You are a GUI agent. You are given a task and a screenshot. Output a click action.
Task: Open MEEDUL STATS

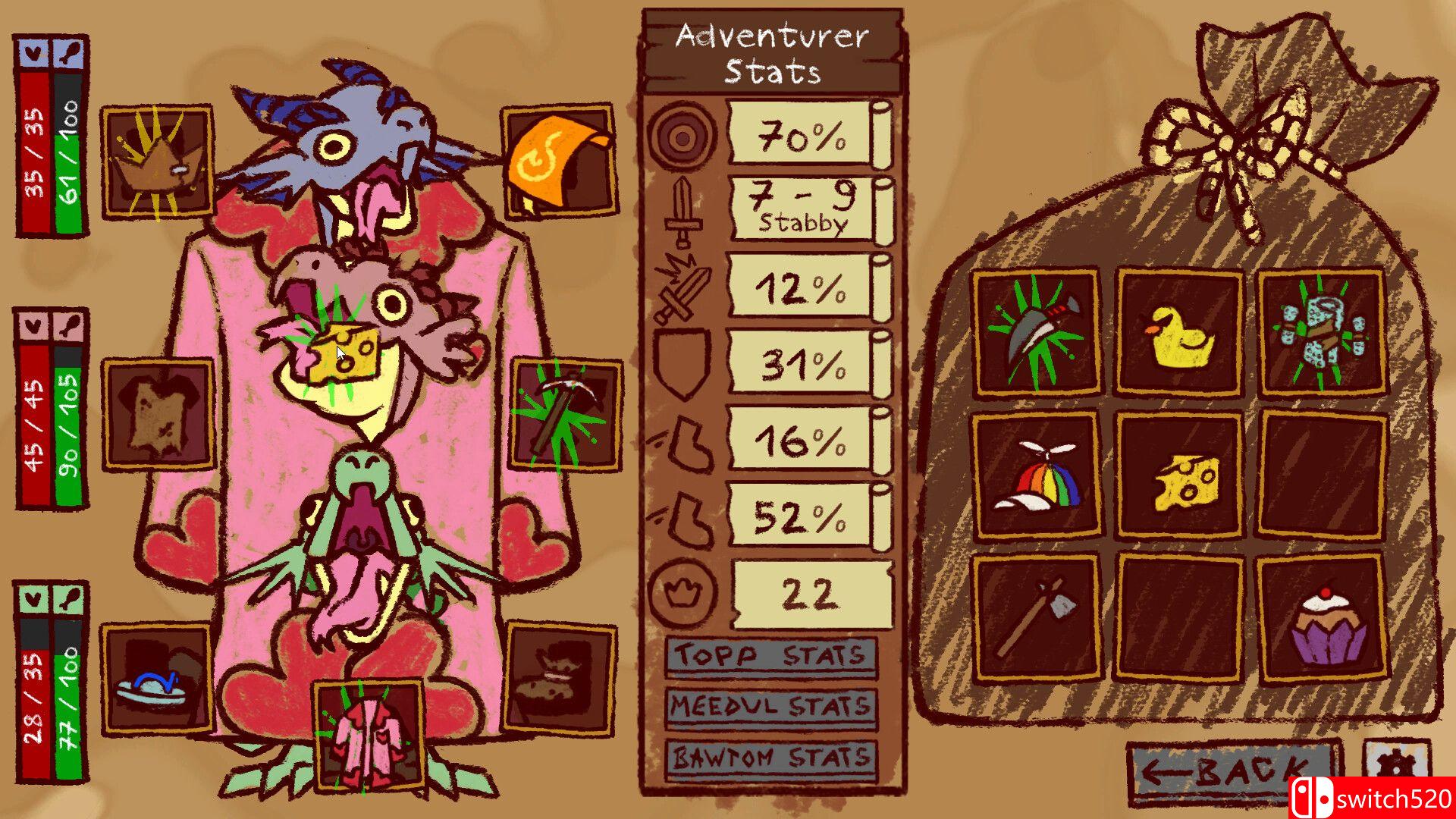click(768, 707)
